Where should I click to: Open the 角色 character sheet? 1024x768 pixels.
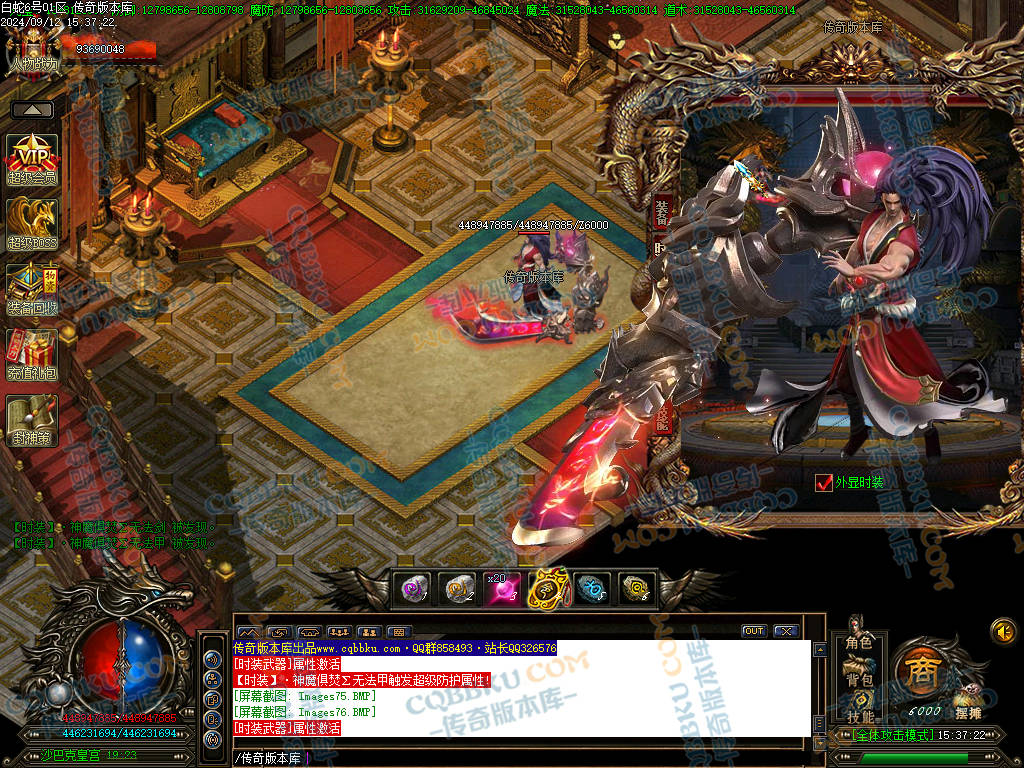[859, 642]
